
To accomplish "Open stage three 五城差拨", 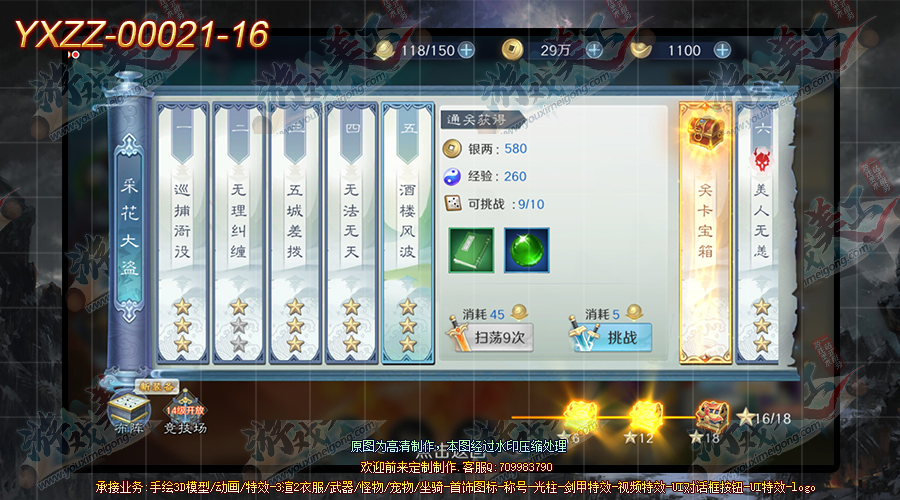I will pos(295,232).
